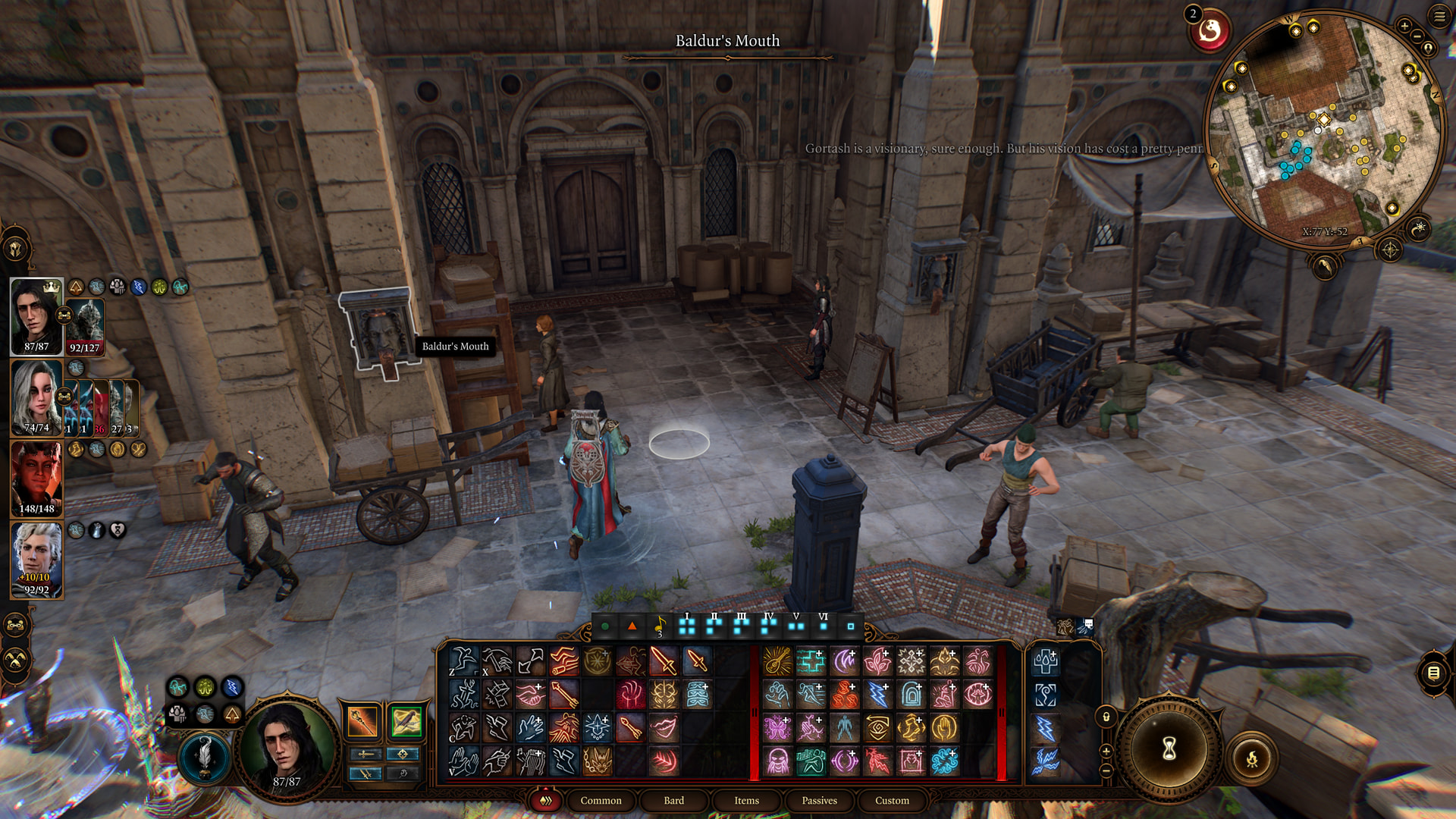The image size is (1456, 819).
Task: Open the Bard hotbar tab
Action: (x=673, y=801)
